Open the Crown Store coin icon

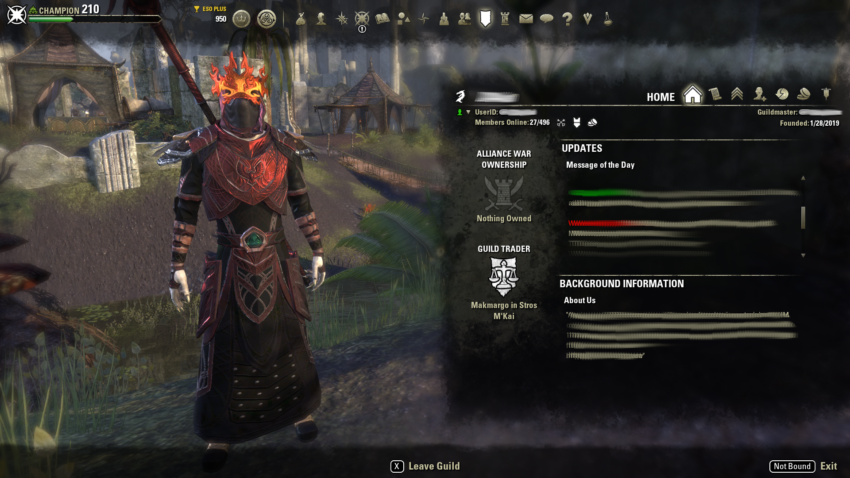(x=241, y=18)
